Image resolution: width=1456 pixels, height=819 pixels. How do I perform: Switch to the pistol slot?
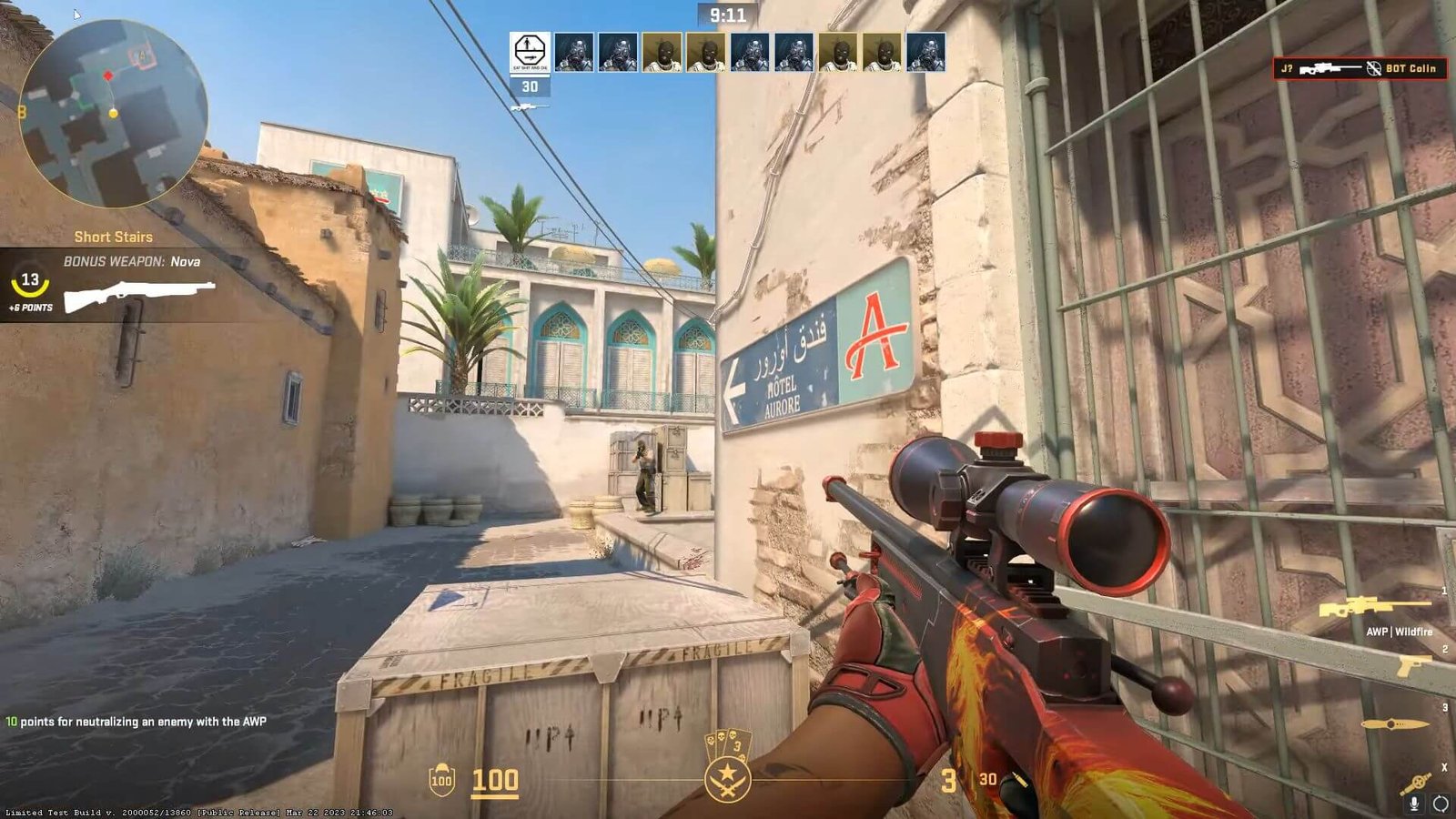tap(1413, 666)
